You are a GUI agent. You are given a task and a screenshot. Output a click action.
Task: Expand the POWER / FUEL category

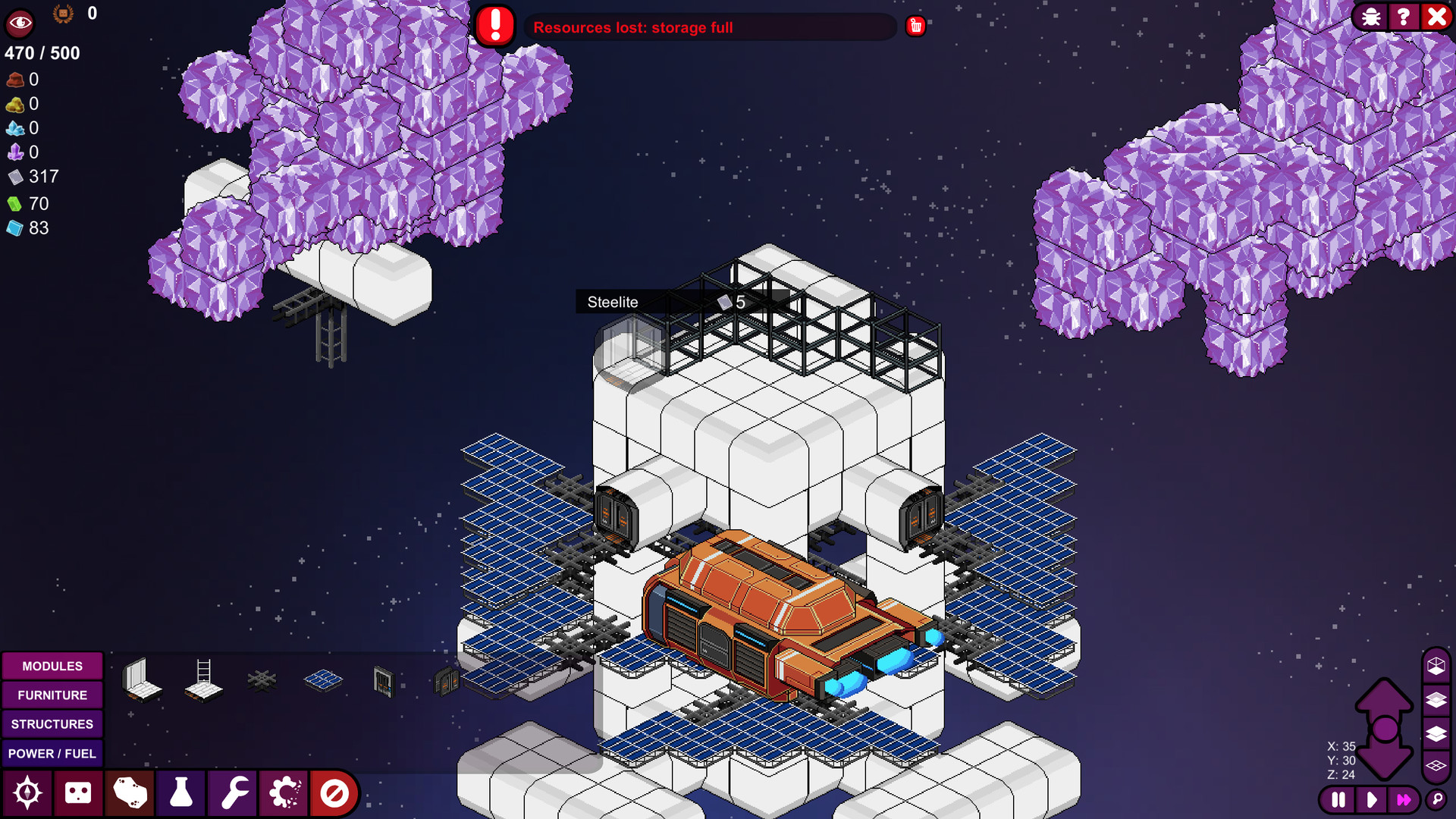(52, 754)
